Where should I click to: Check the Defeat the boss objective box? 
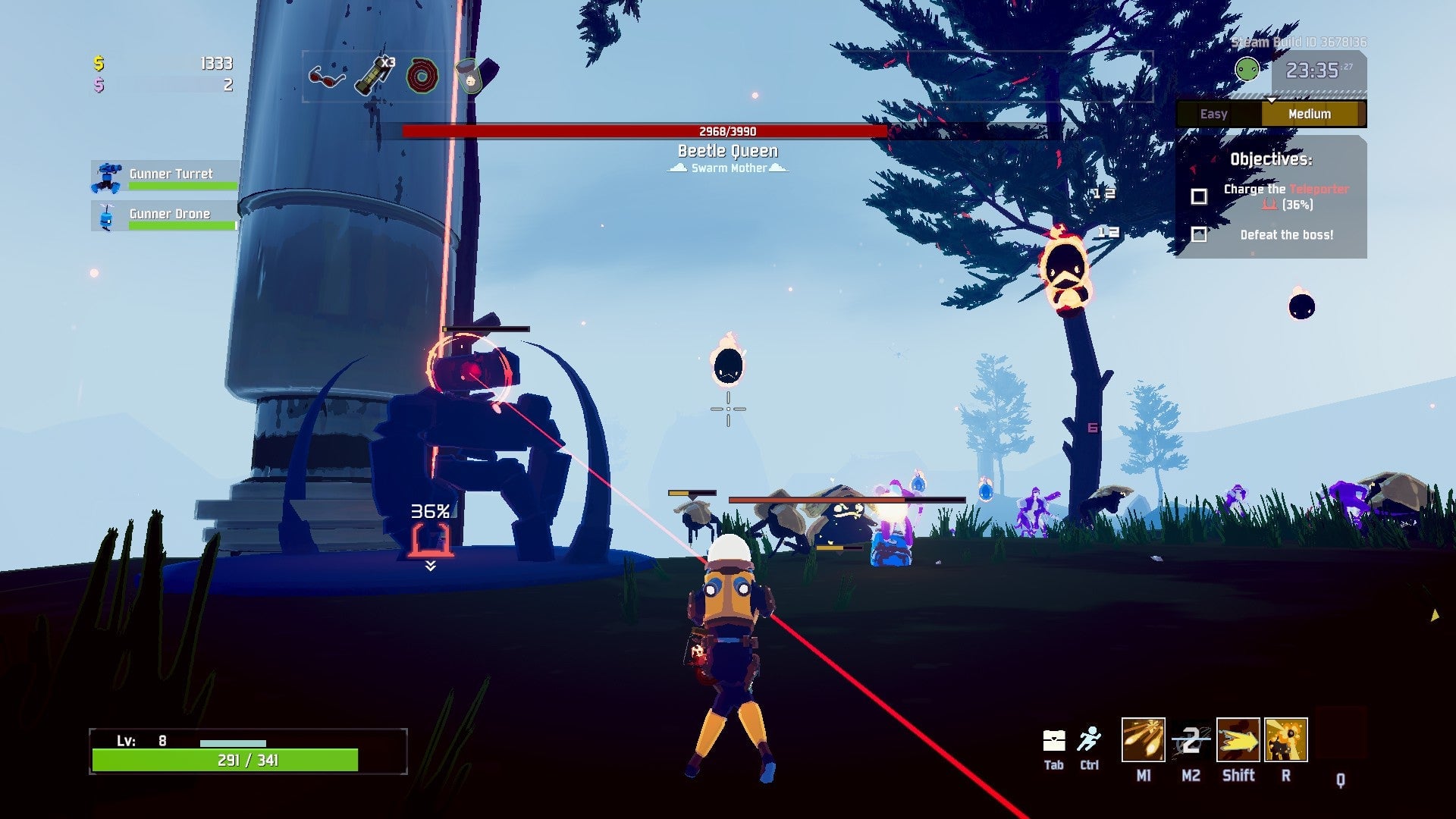(1198, 236)
